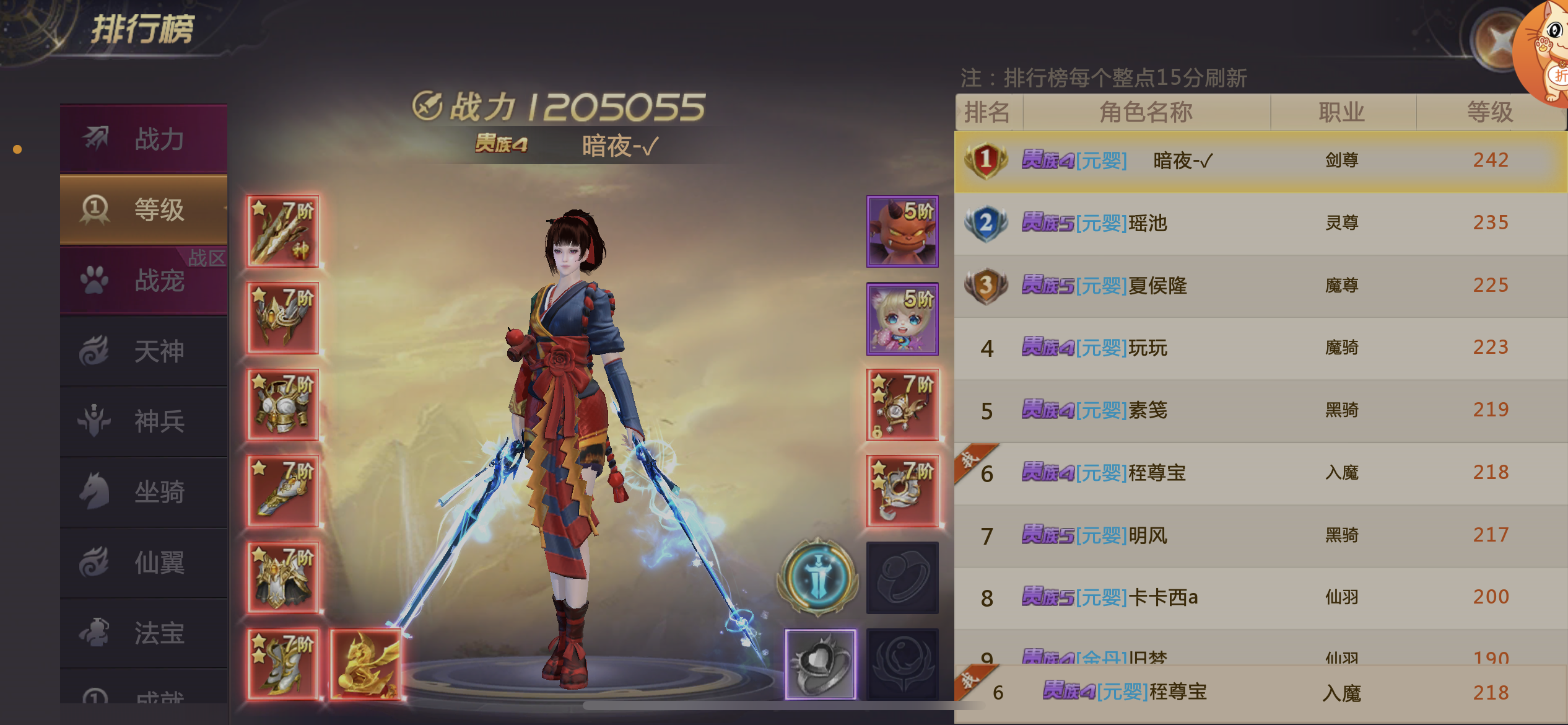Viewport: 1568px width, 725px height.
Task: Choose the 法宝 ranking tab
Action: tap(144, 633)
